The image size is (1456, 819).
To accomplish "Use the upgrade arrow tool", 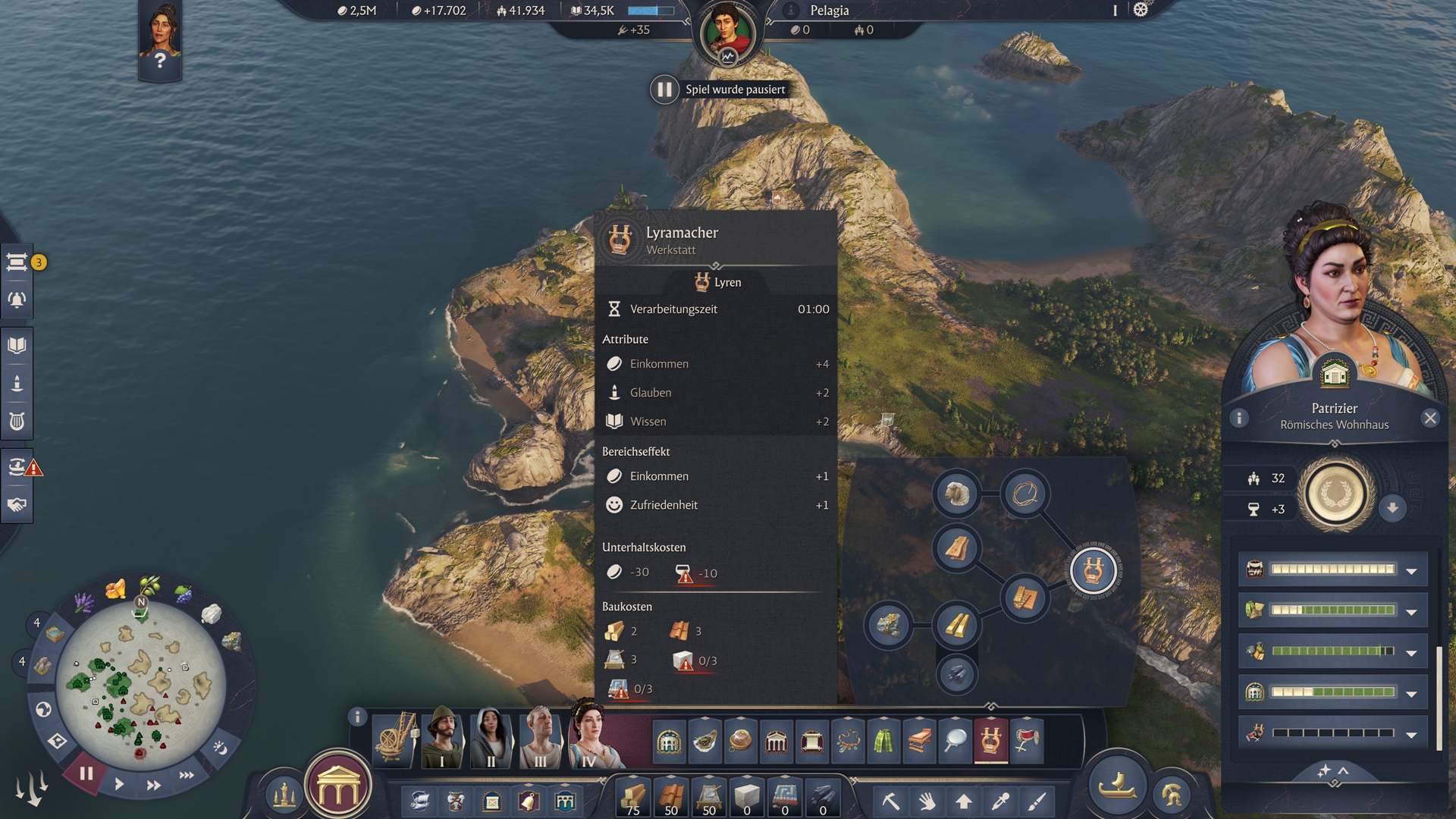I will pyautogui.click(x=964, y=801).
